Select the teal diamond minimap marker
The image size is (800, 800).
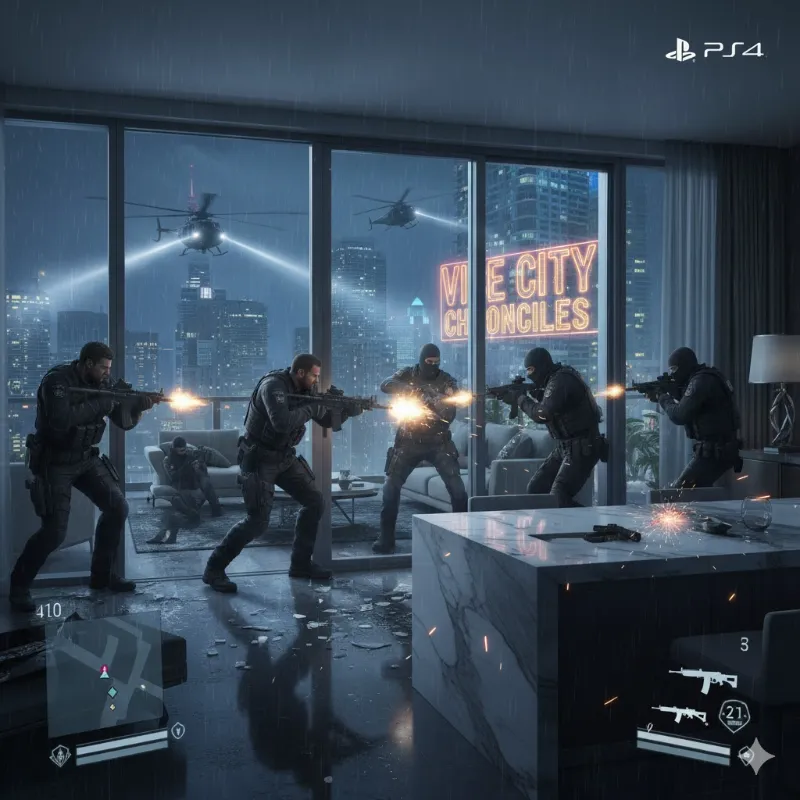click(113, 691)
